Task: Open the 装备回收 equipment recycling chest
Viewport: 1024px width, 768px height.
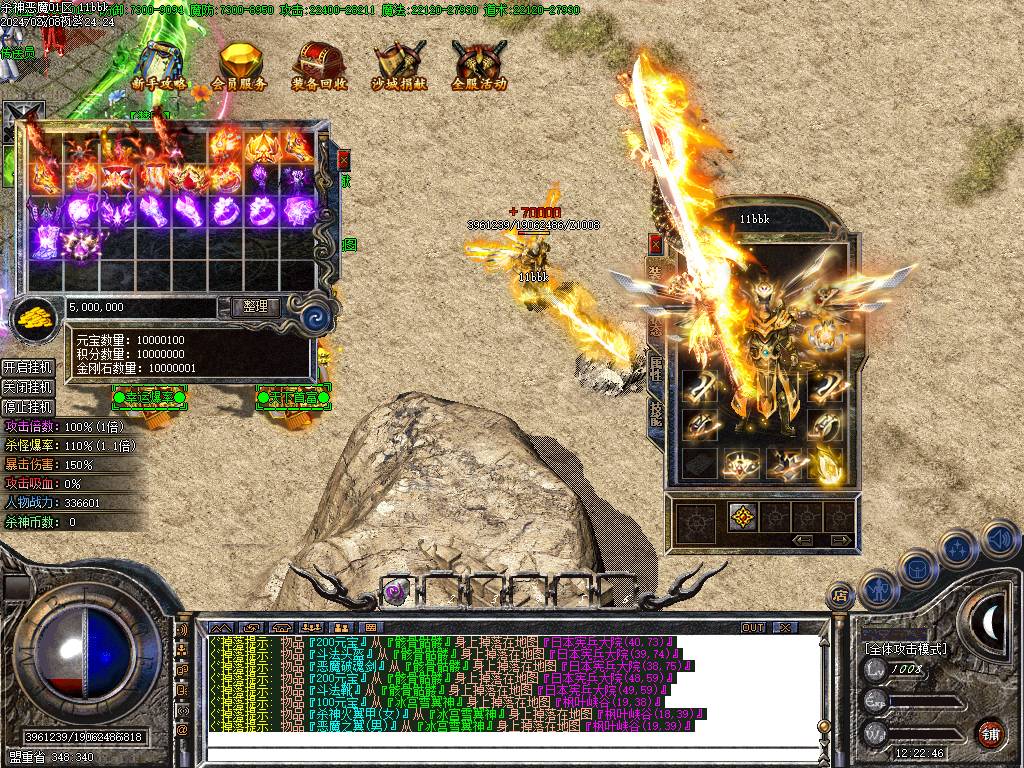Action: pos(319,68)
